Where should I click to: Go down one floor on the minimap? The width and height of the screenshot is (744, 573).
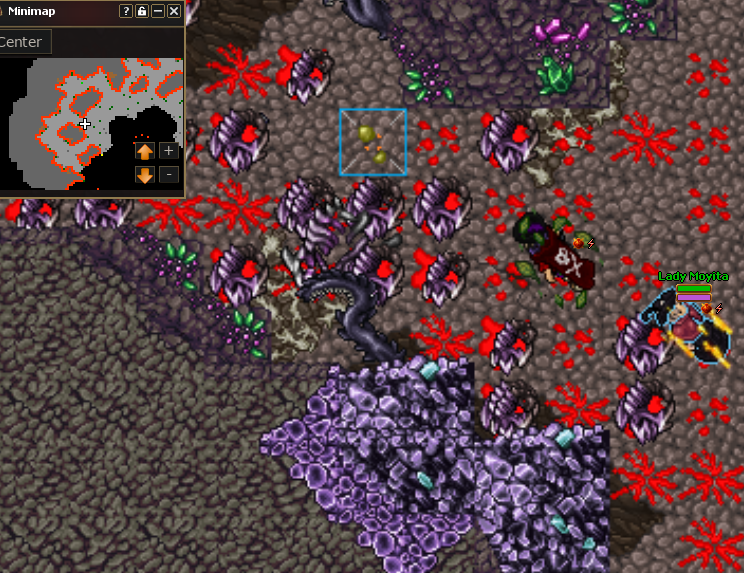tap(145, 175)
